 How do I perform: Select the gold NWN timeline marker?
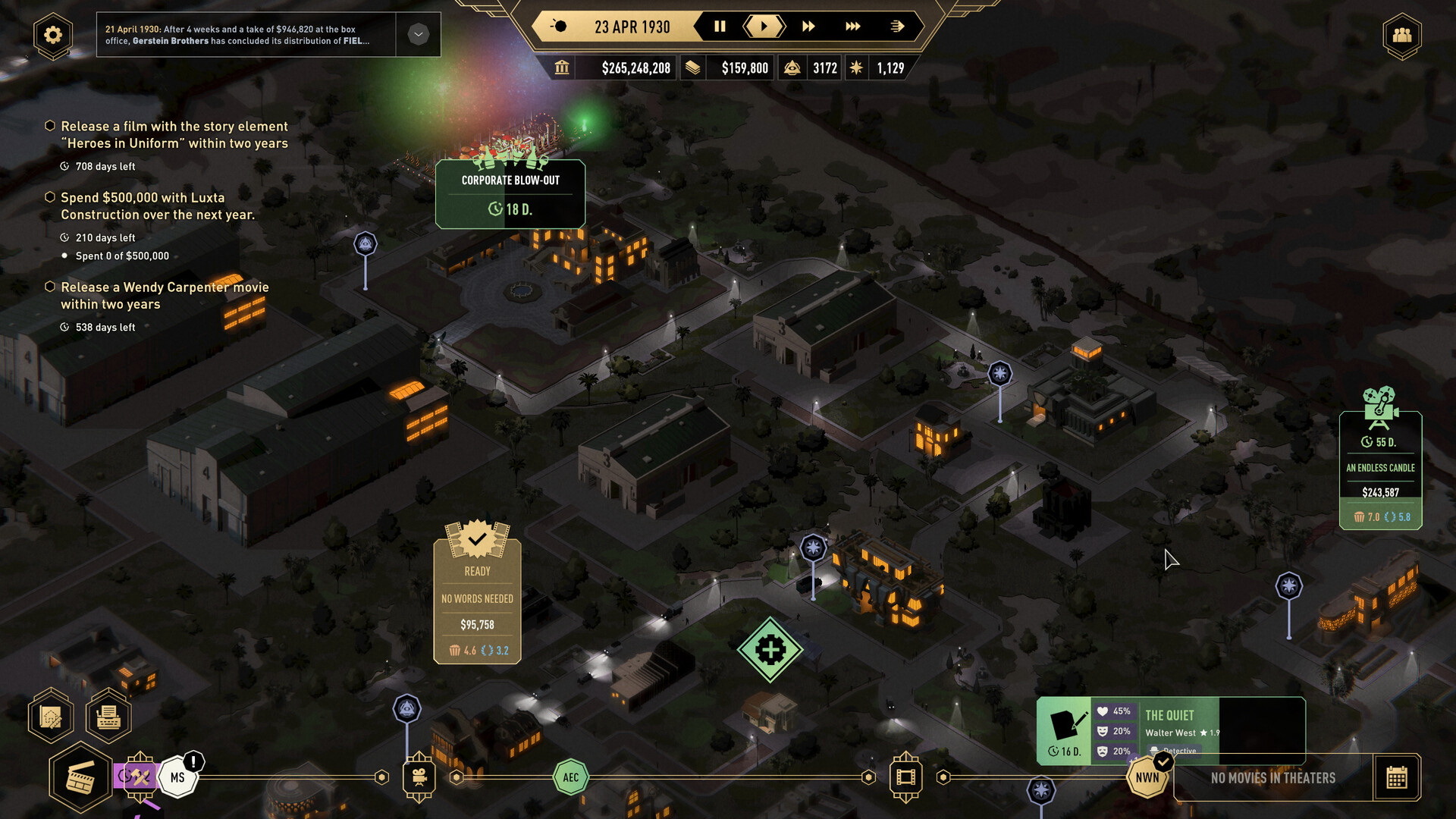pyautogui.click(x=1147, y=777)
